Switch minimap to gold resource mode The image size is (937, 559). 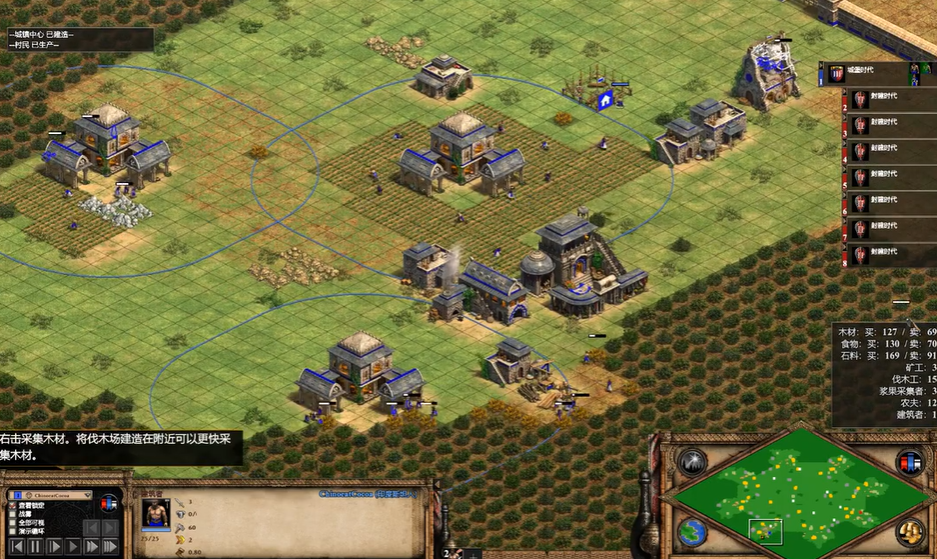pyautogui.click(x=909, y=530)
